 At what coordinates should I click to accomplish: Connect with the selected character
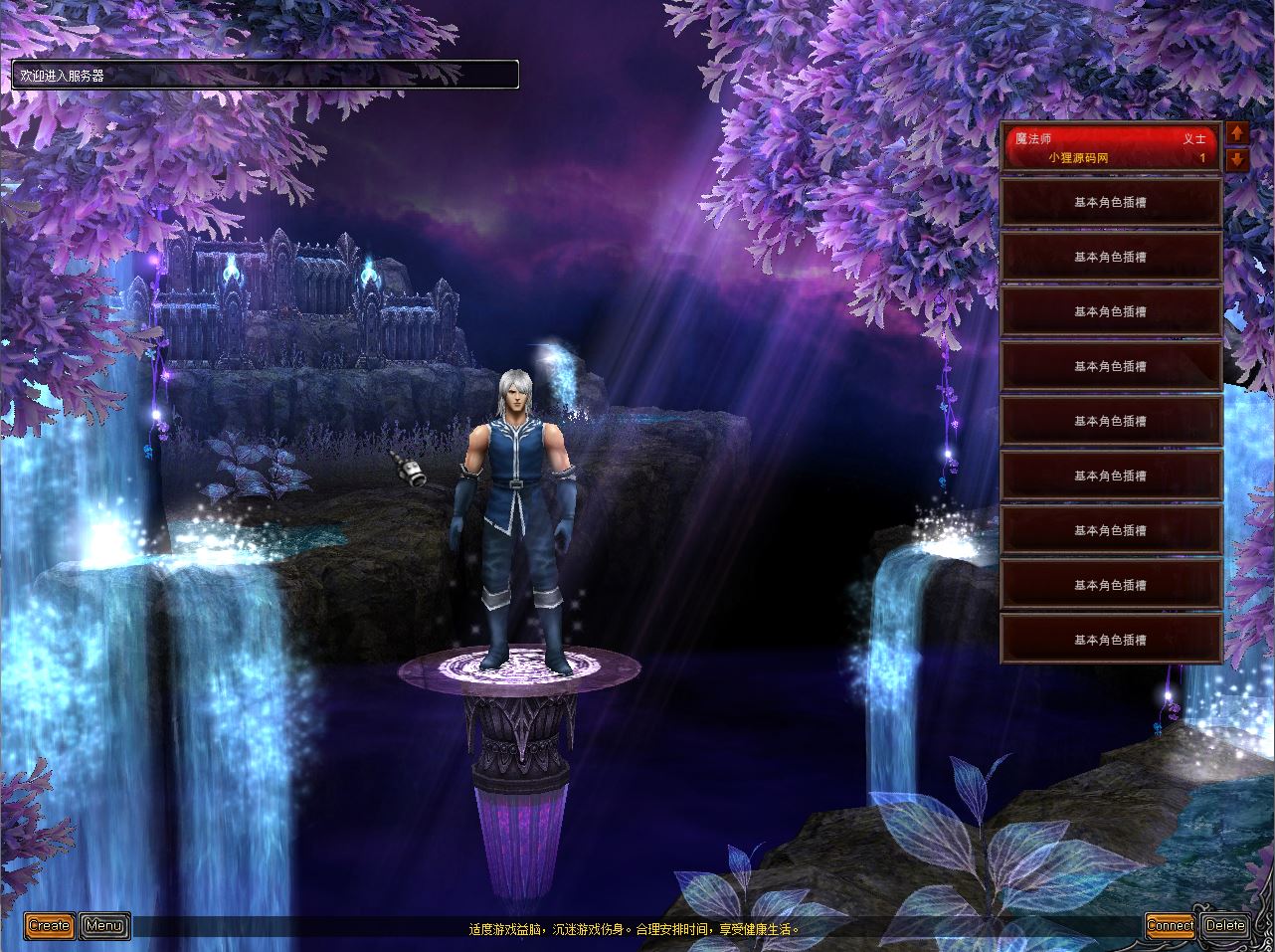(x=1170, y=925)
